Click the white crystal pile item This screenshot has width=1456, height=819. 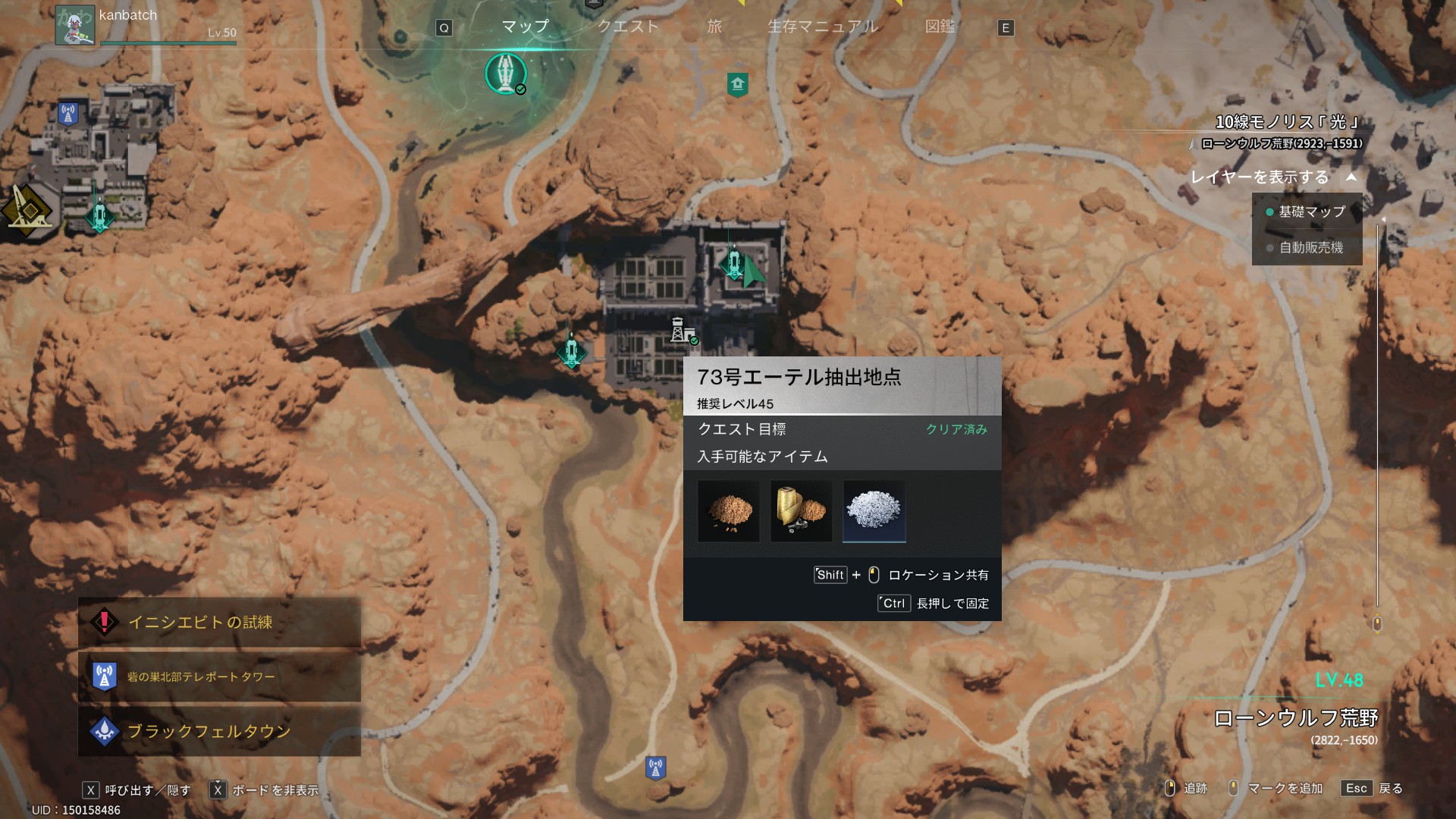874,511
